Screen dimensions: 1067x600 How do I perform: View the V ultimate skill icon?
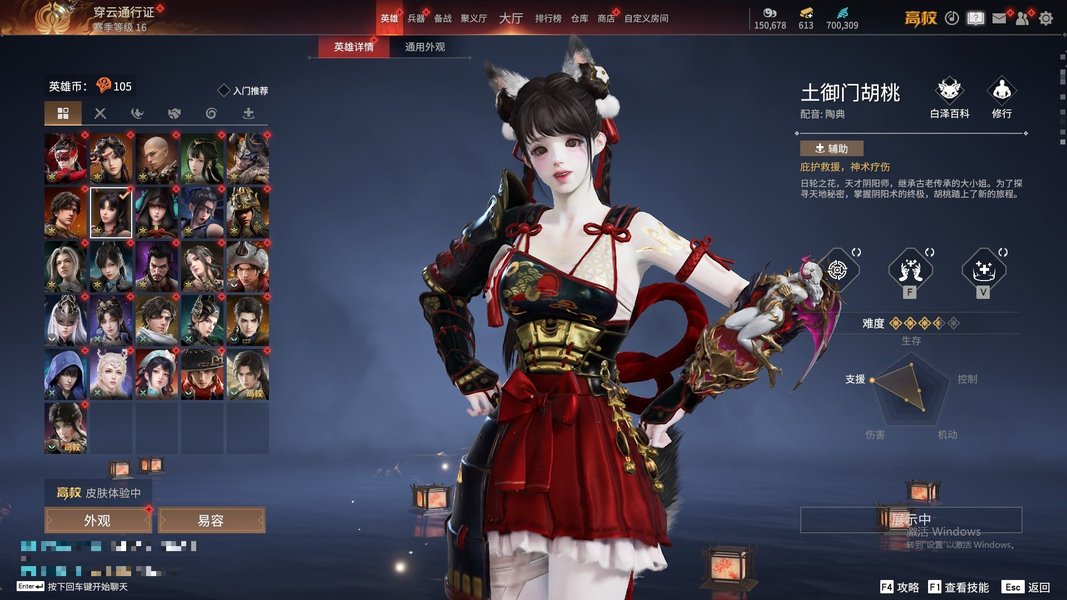983,269
